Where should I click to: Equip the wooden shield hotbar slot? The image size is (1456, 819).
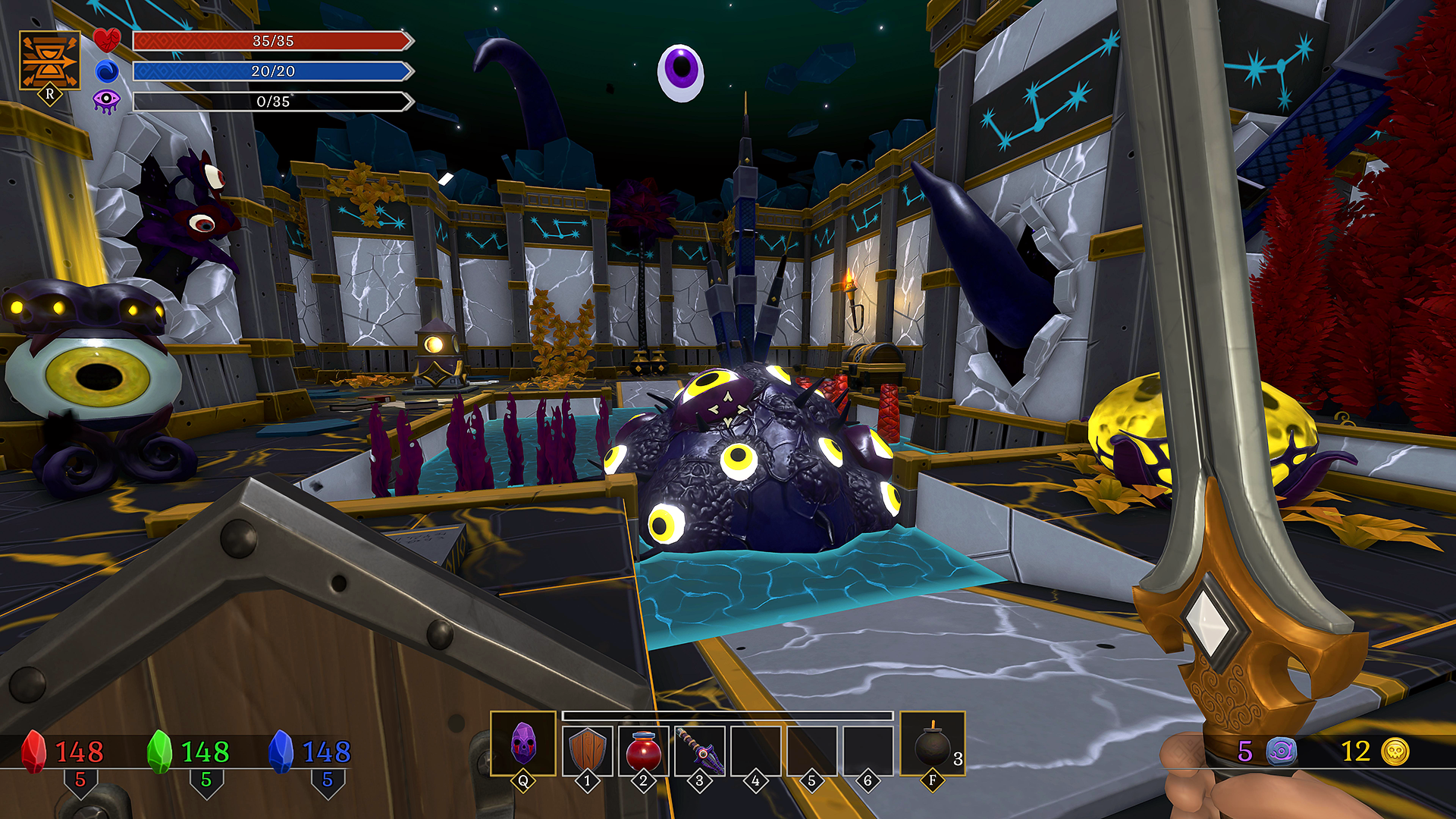[588, 749]
